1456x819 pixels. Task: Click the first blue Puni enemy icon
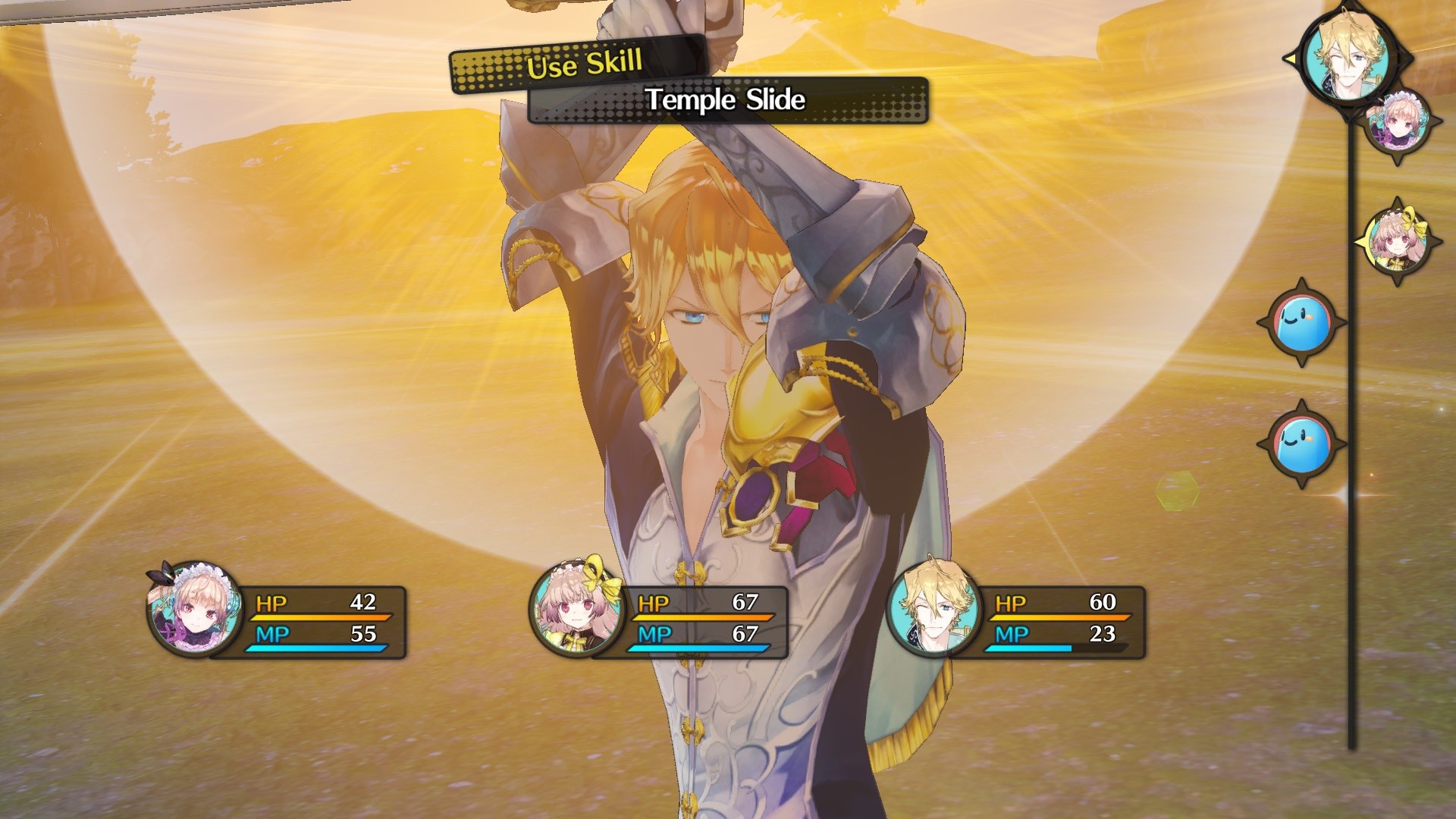[1301, 322]
